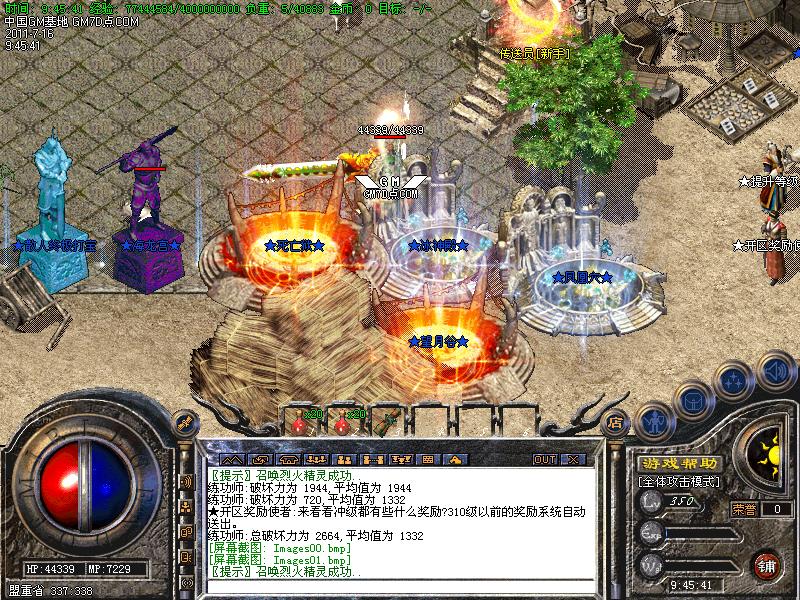
Task: Click the red 铺 stall button
Action: [x=767, y=564]
